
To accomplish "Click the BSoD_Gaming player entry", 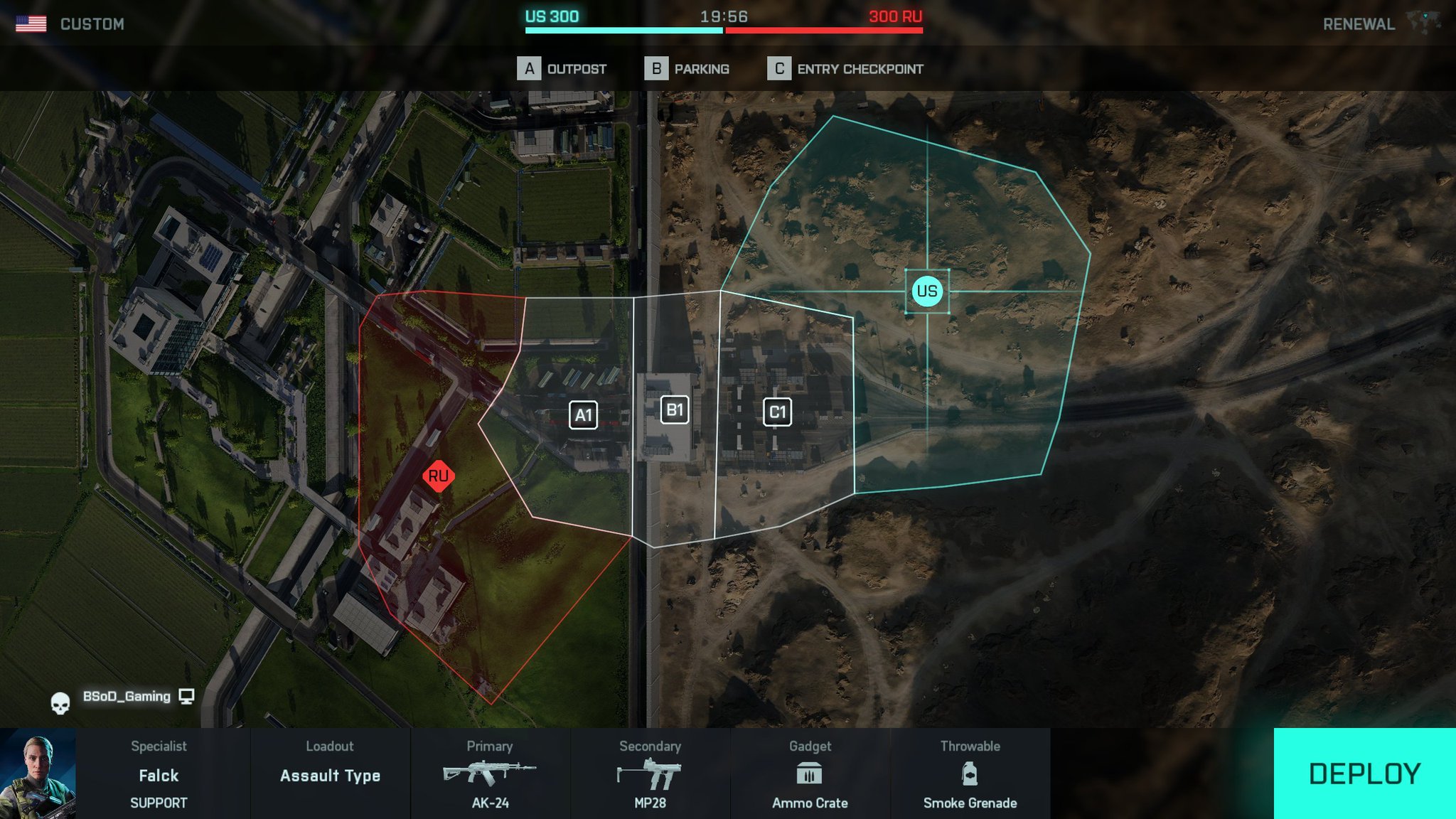I will point(127,697).
